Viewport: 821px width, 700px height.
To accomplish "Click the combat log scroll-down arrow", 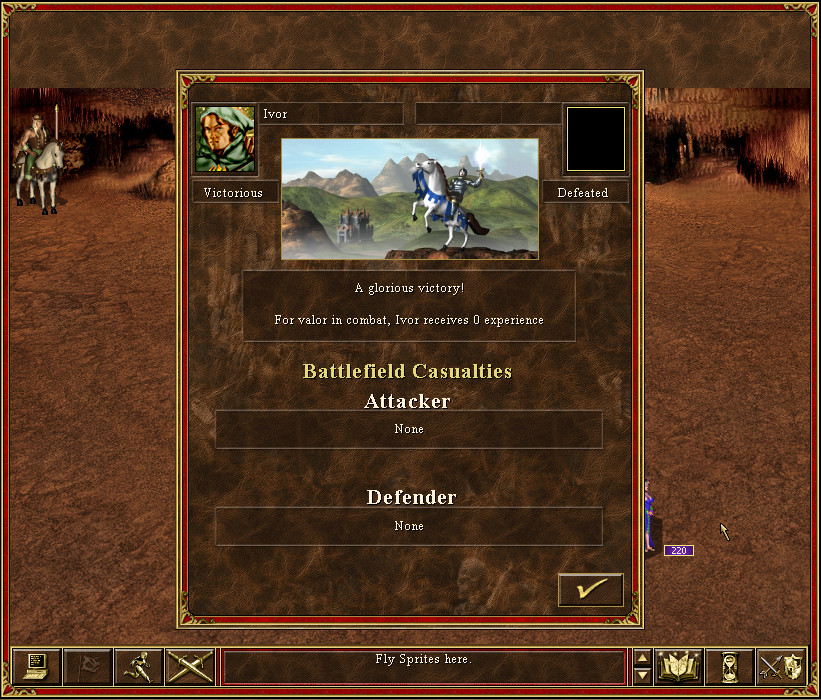I will click(643, 676).
